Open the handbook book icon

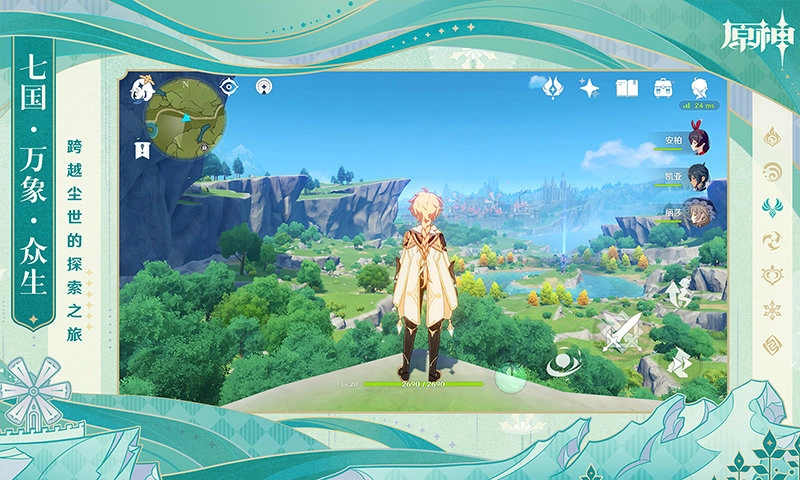[x=627, y=88]
